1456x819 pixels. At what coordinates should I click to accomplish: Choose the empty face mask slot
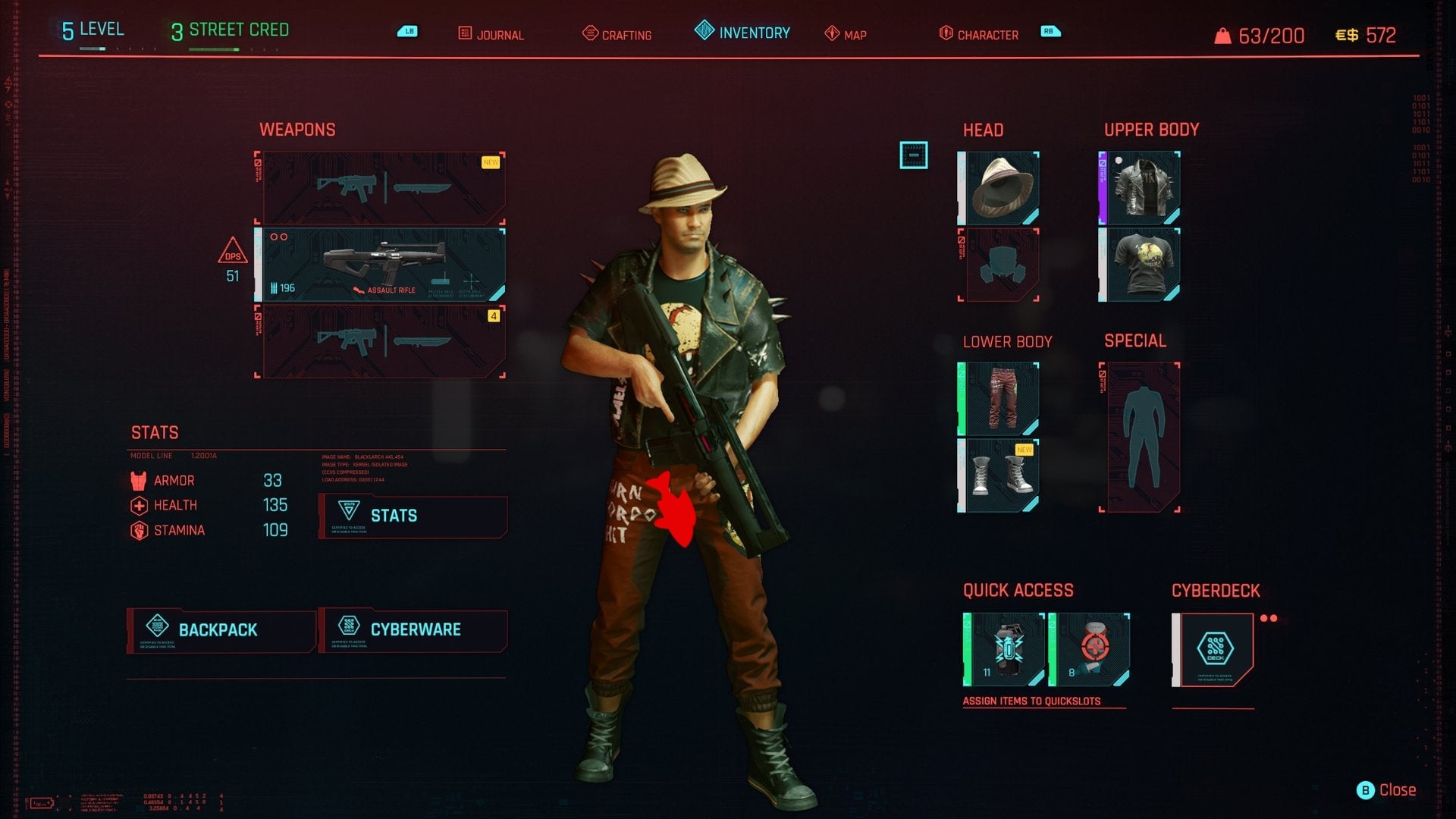tap(999, 265)
